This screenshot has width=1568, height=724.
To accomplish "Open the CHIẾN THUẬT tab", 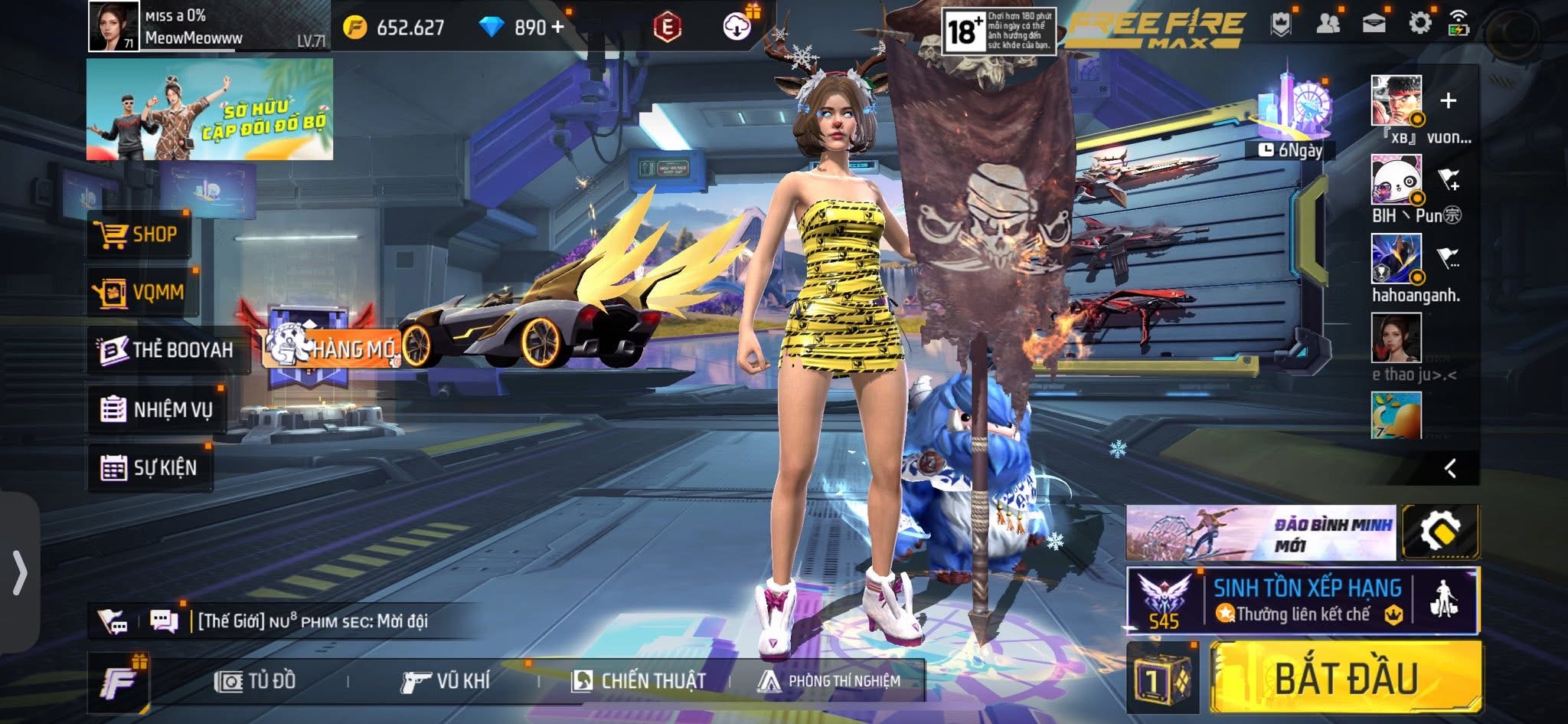I will [x=639, y=681].
